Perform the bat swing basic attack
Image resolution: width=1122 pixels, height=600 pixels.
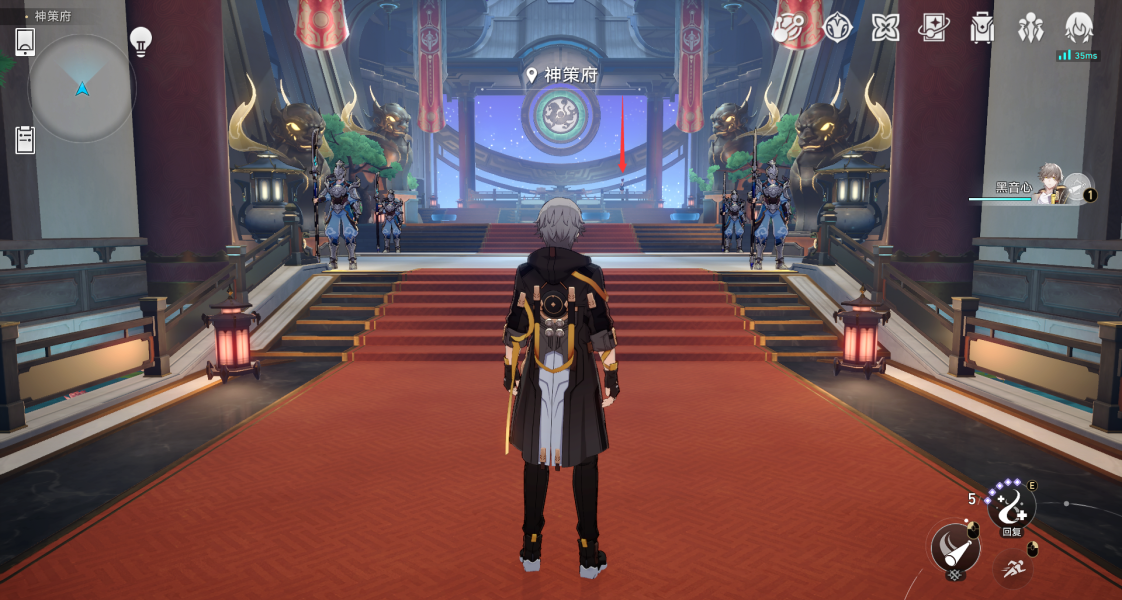pos(954,548)
